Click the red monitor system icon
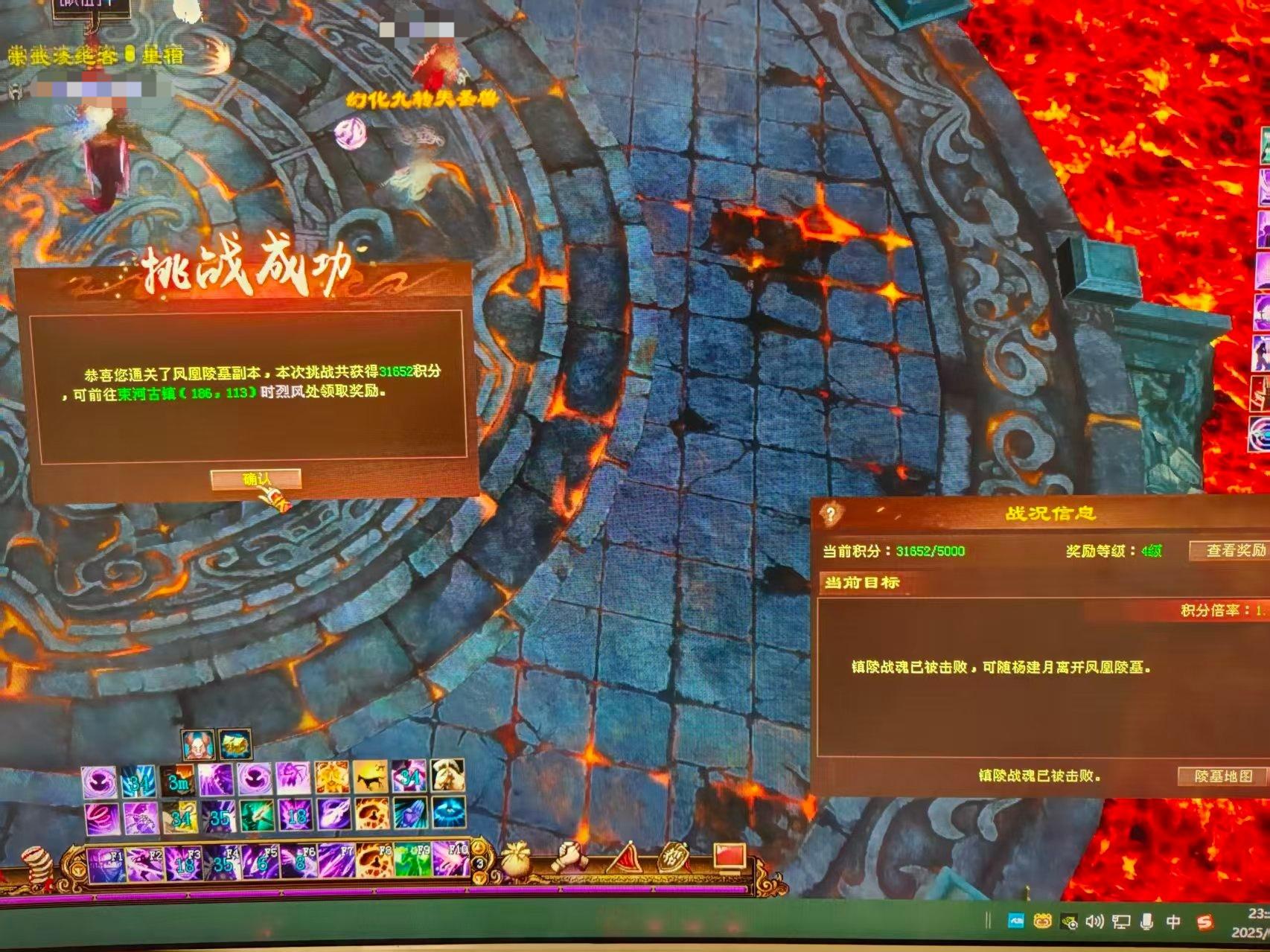This screenshot has height=952, width=1270. (x=730, y=856)
